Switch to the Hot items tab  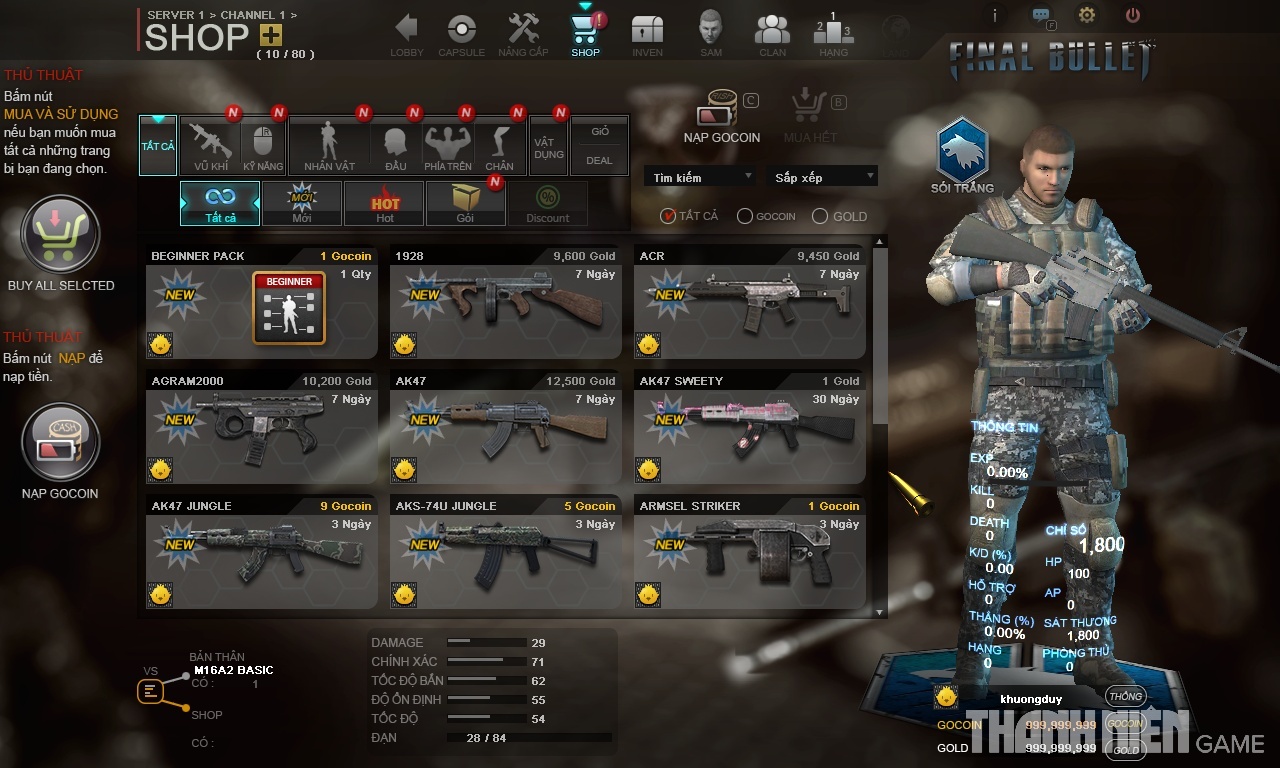384,203
